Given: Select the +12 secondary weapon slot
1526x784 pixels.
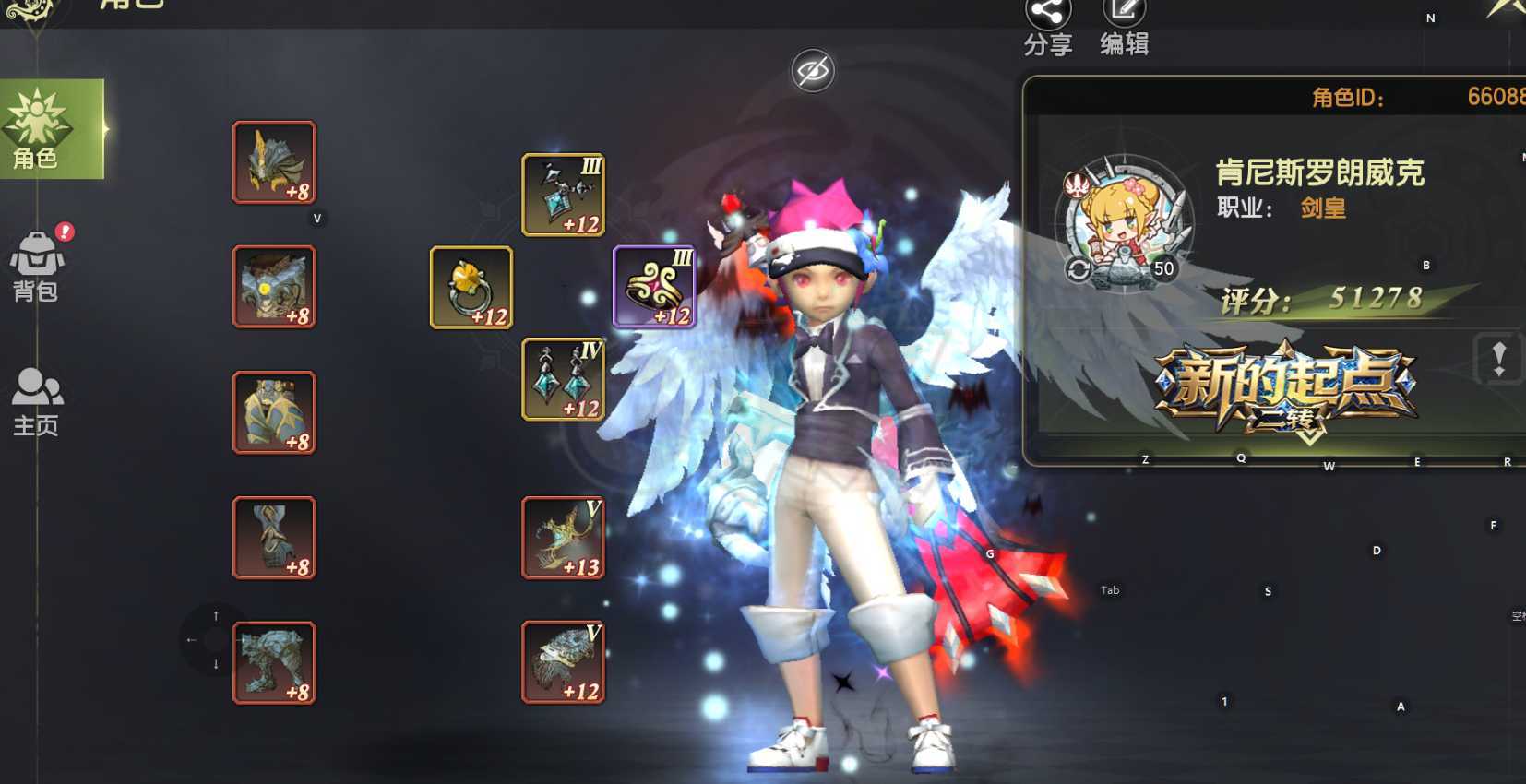Looking at the screenshot, I should pyautogui.click(x=563, y=662).
